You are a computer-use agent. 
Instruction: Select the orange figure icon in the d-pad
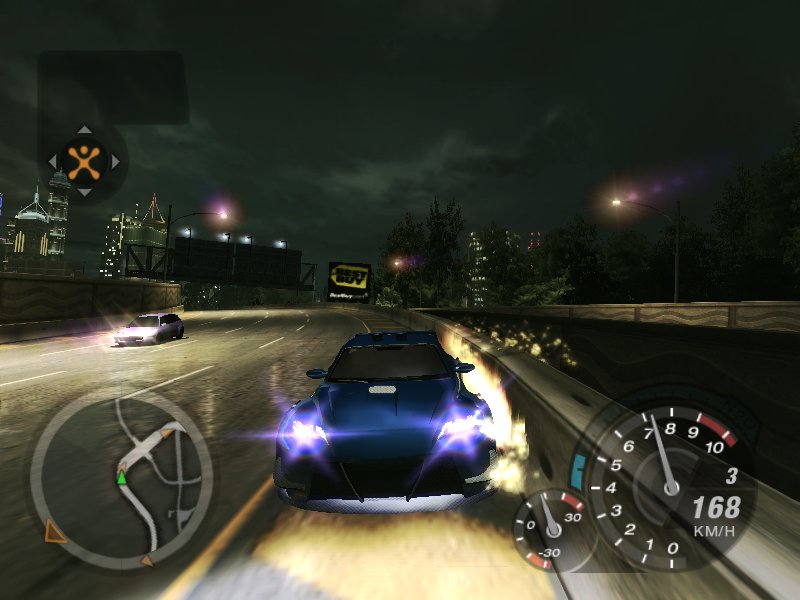point(84,160)
